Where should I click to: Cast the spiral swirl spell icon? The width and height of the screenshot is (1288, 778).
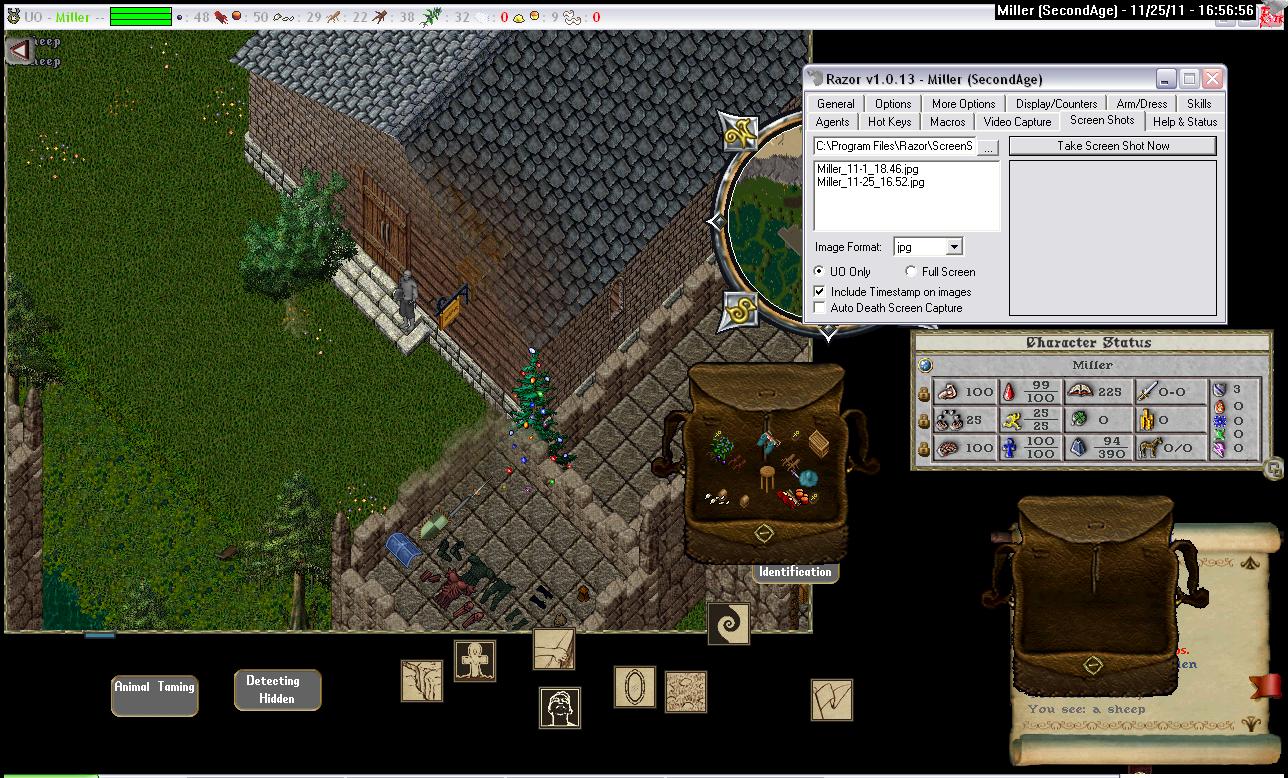coord(728,623)
